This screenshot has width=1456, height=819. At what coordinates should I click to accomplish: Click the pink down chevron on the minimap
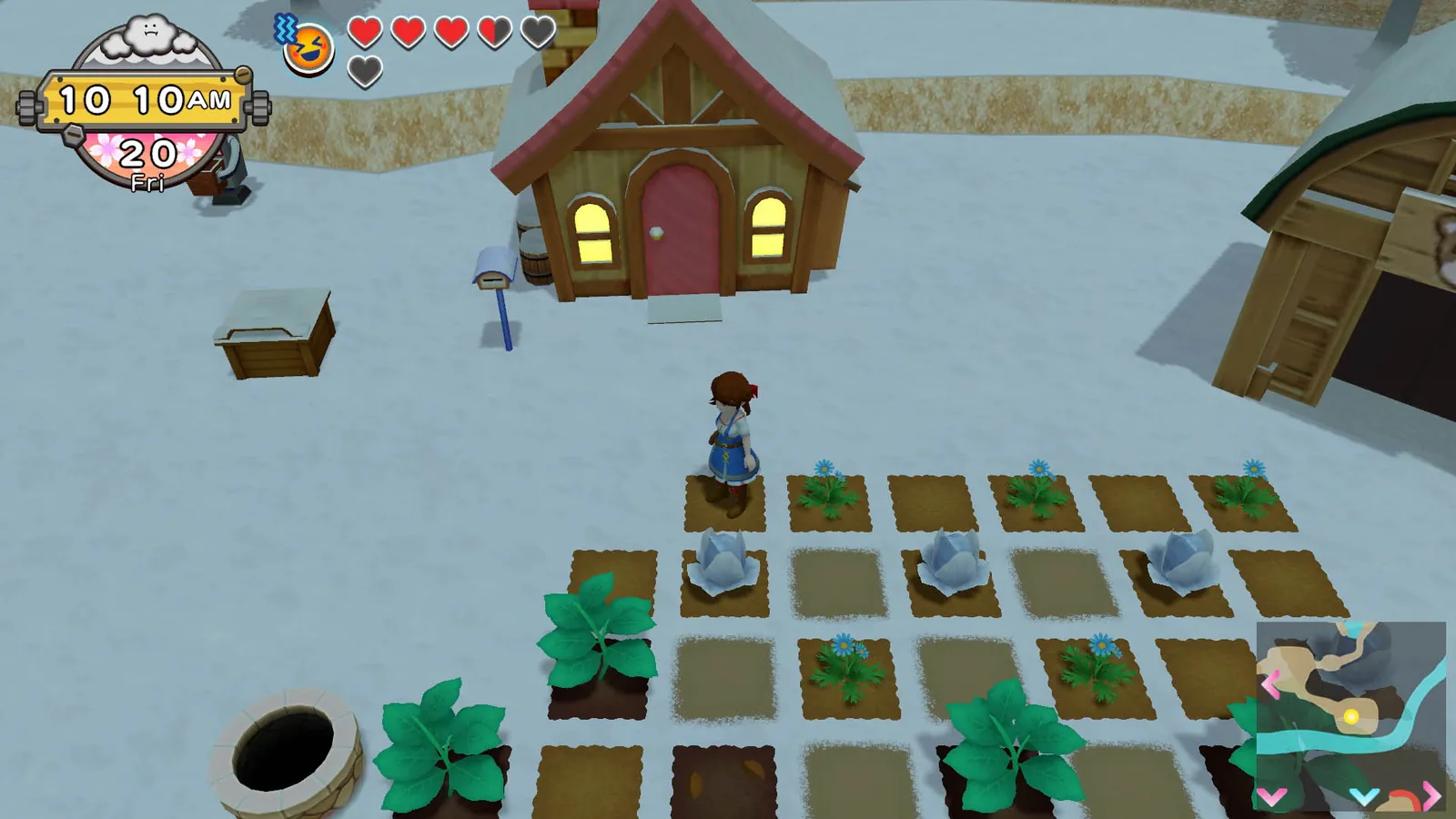tap(1272, 795)
